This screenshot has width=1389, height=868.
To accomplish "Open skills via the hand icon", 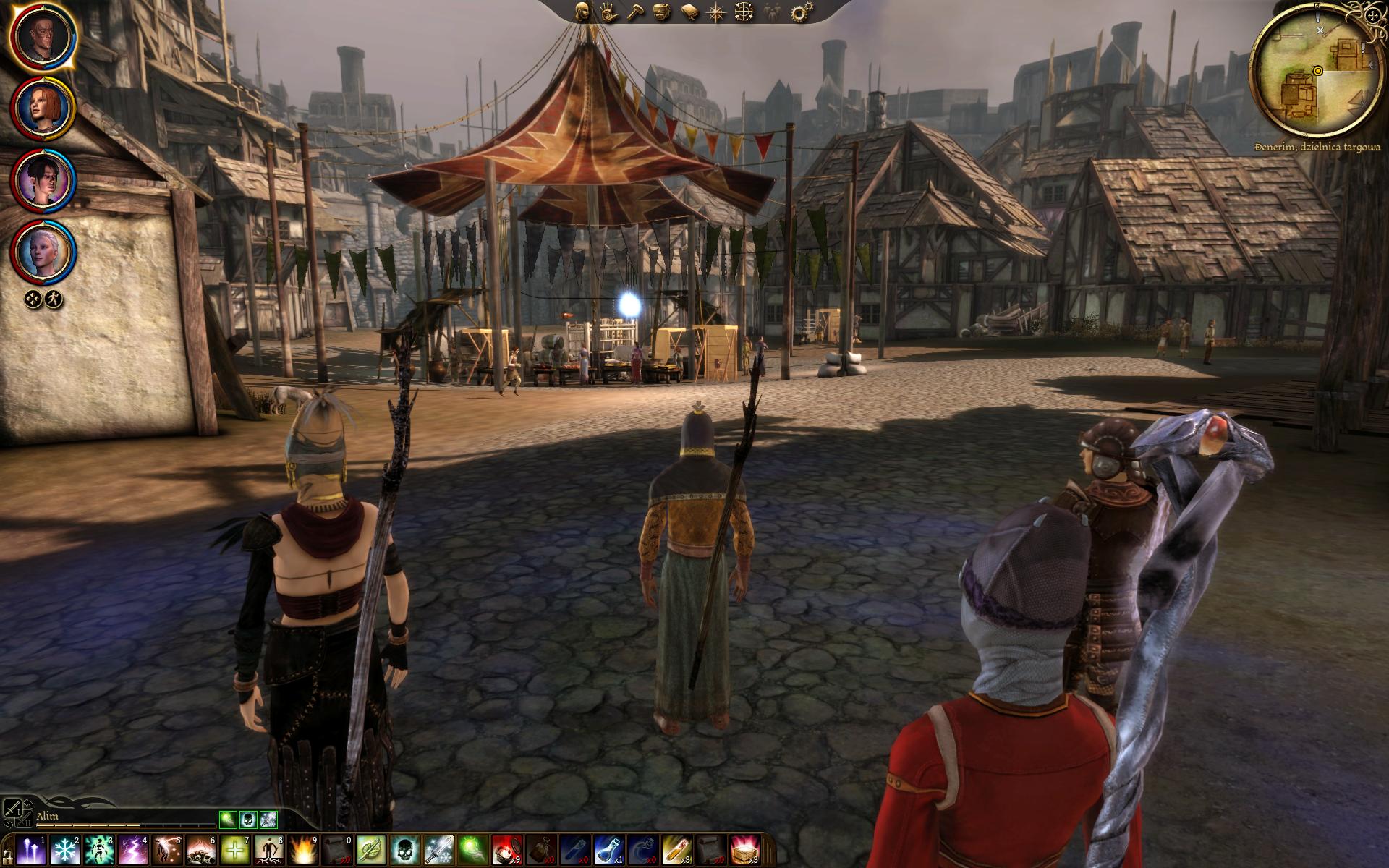I will [608, 12].
